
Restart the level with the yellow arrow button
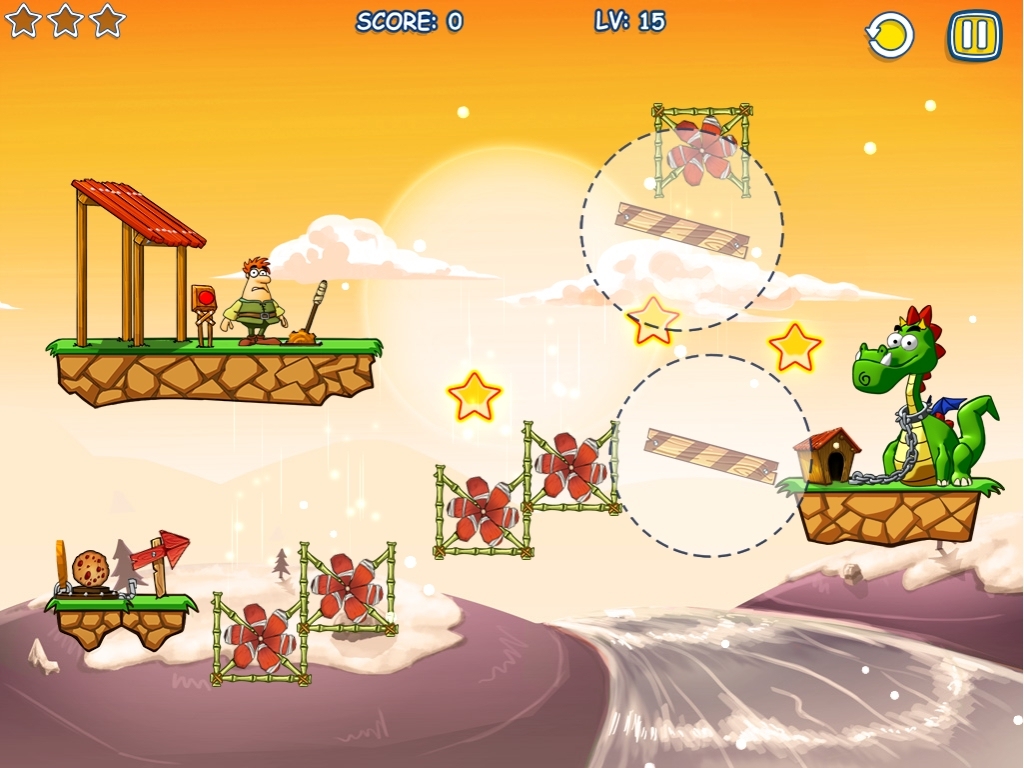pos(889,36)
